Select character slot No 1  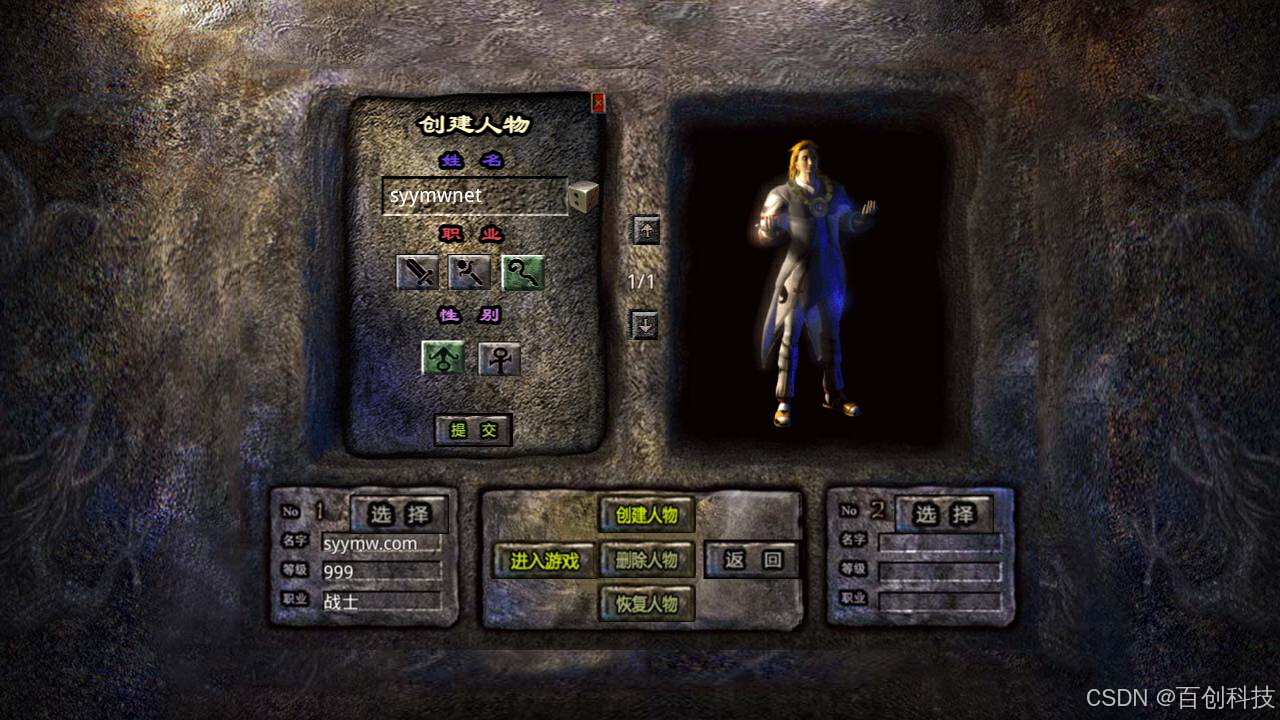(x=399, y=515)
